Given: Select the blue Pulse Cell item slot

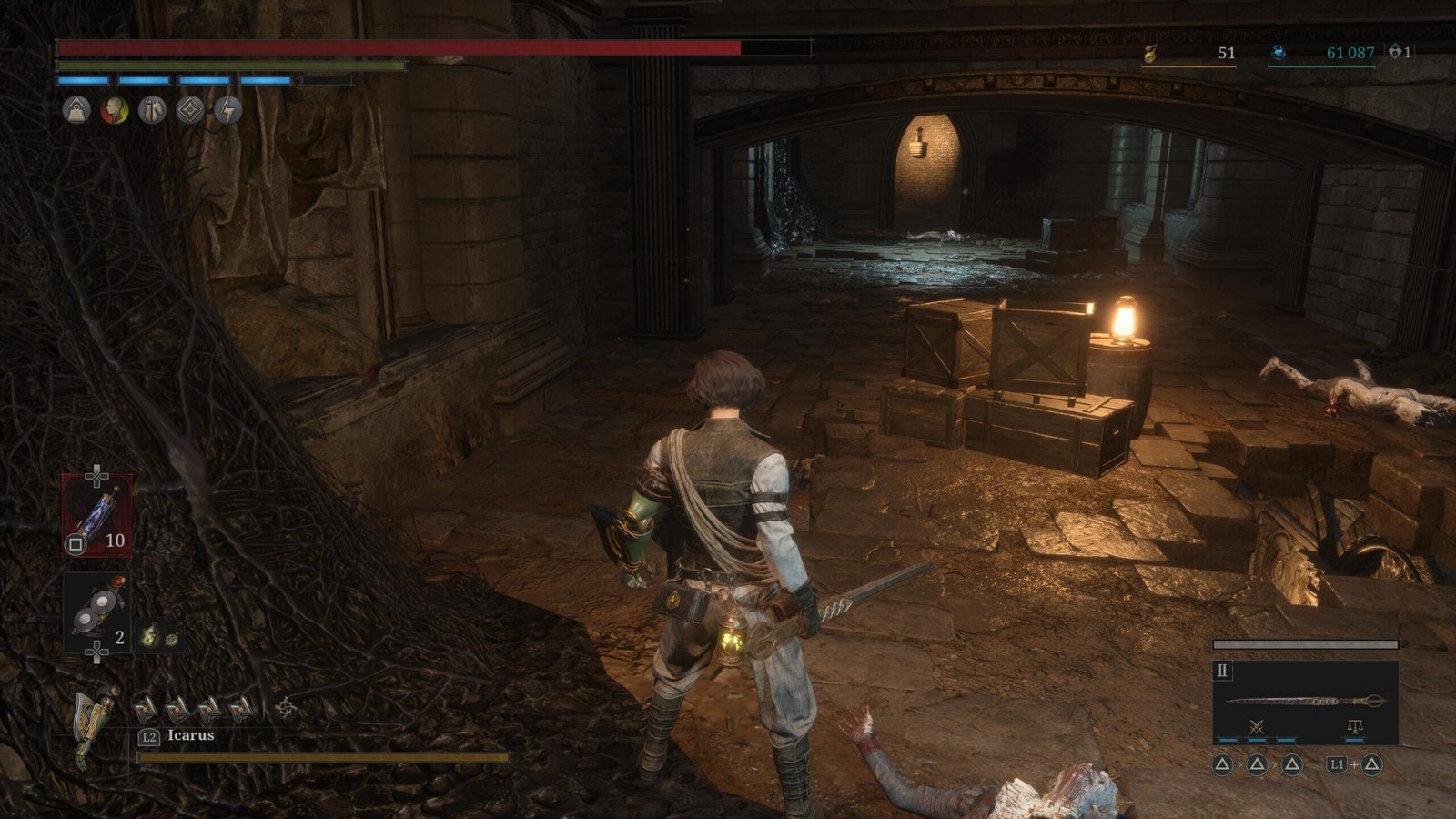Looking at the screenshot, I should pyautogui.click(x=96, y=515).
